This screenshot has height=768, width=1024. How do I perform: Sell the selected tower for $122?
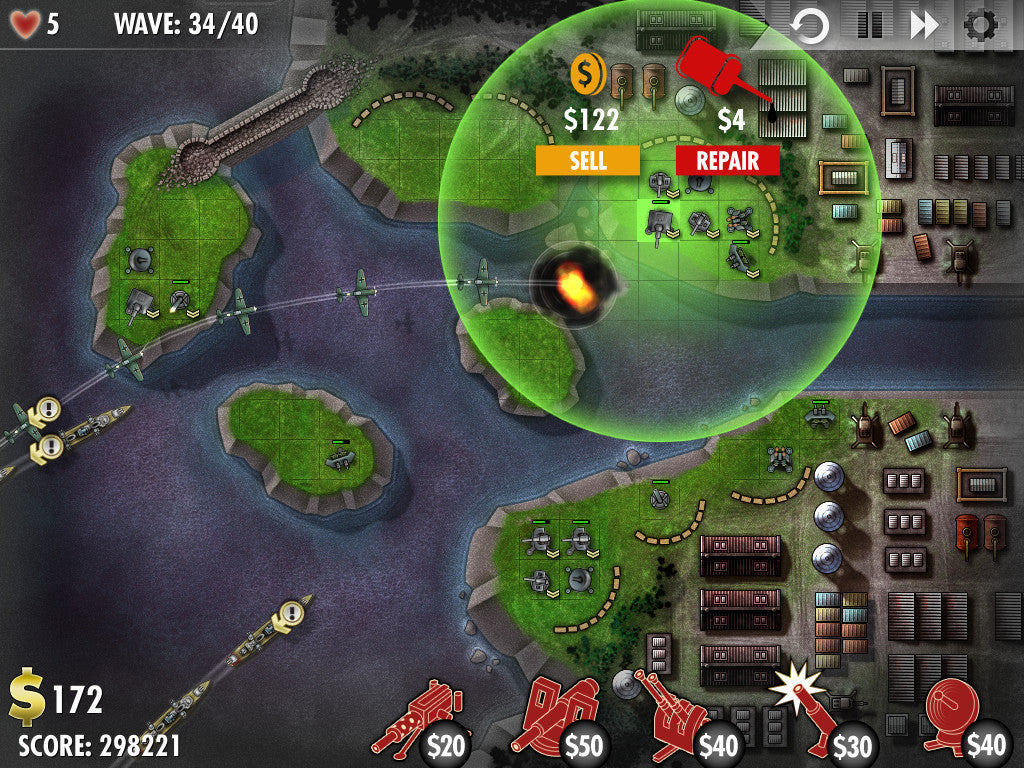587,160
